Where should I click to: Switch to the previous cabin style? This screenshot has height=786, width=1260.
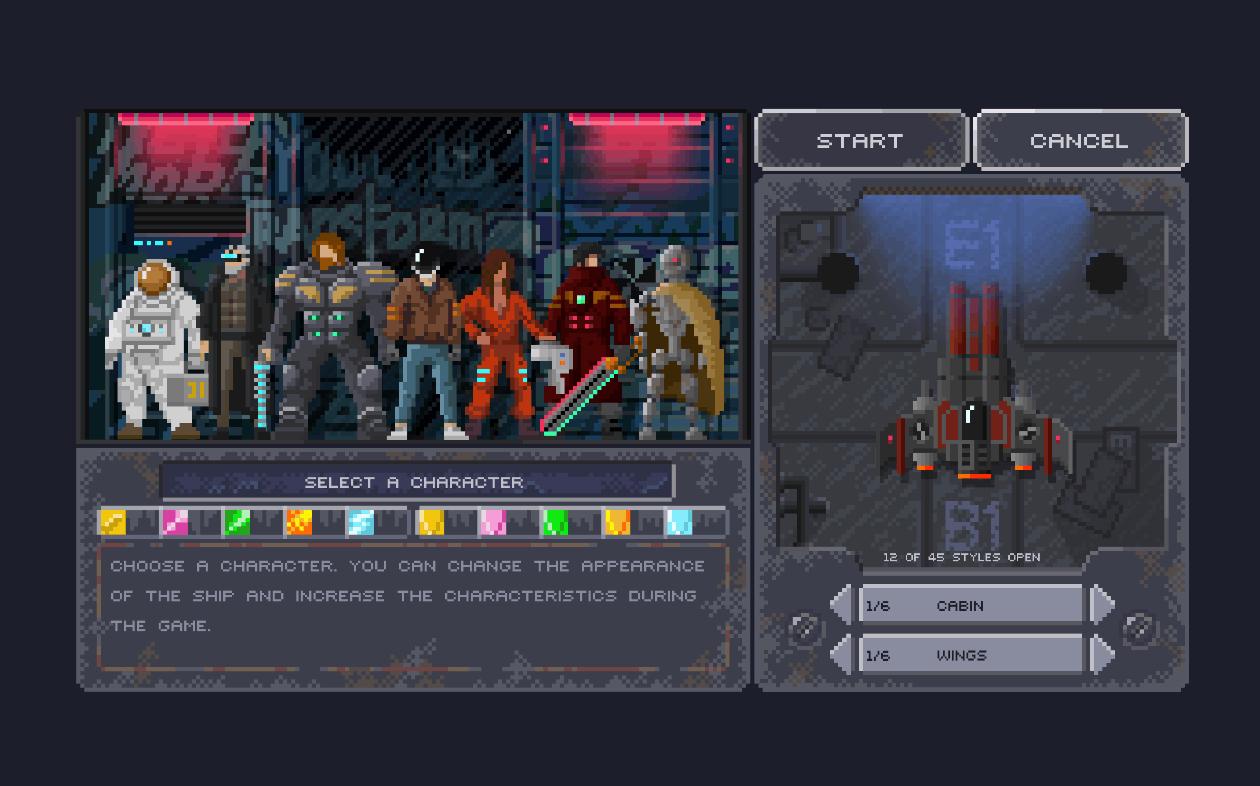(842, 605)
